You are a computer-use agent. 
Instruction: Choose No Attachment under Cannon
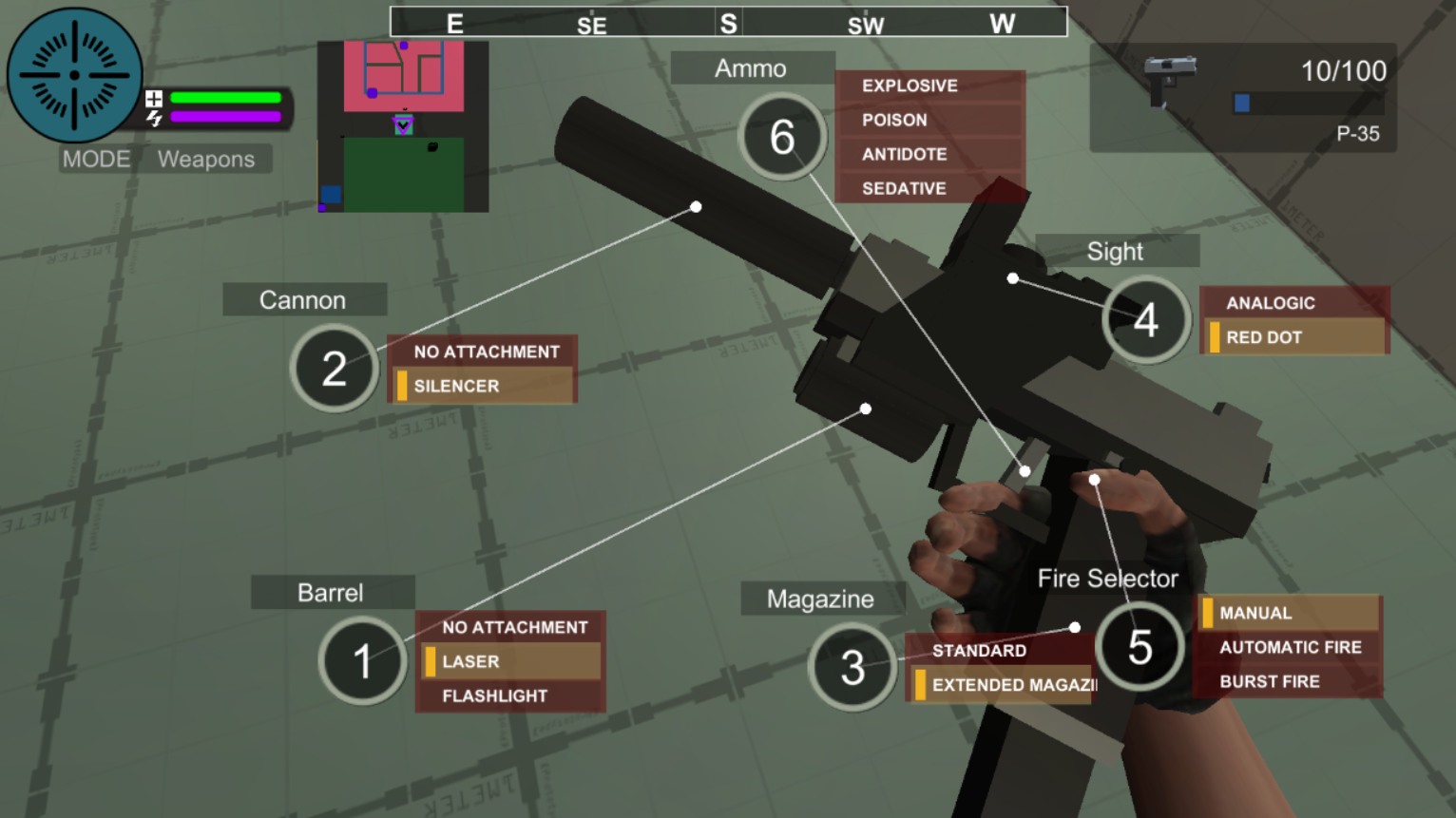pos(482,352)
